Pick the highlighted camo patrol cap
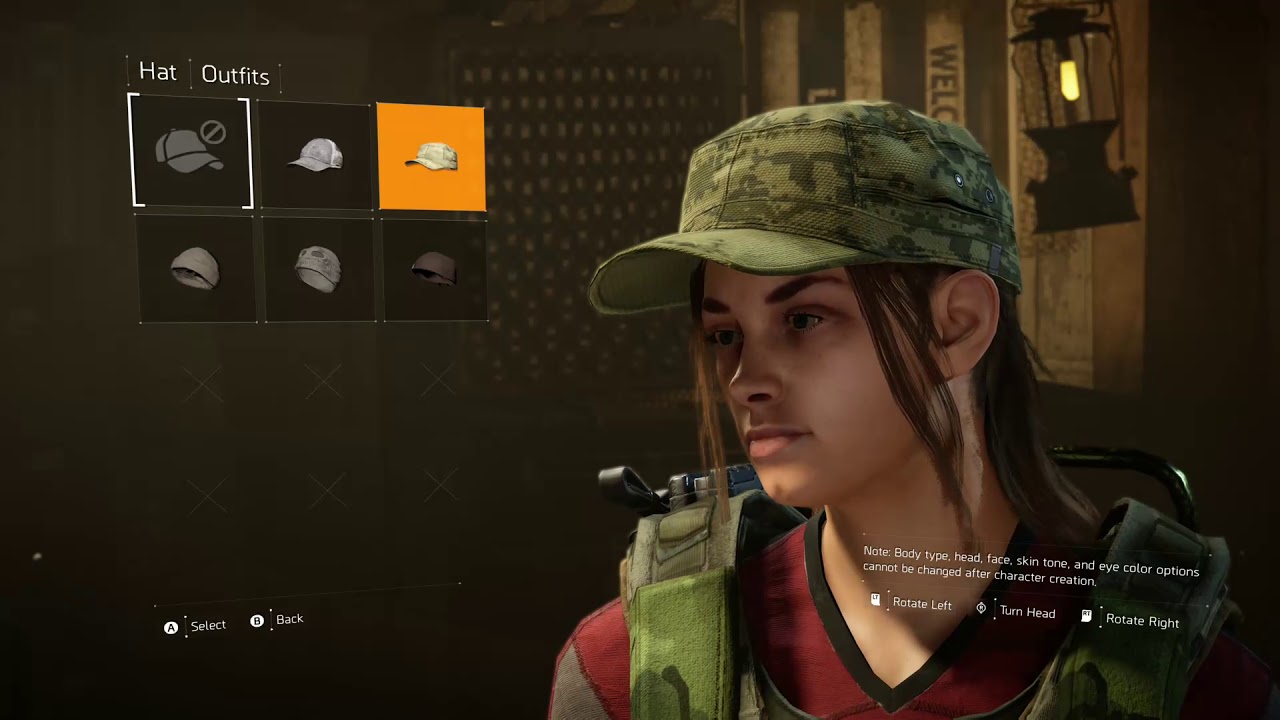The width and height of the screenshot is (1280, 720). [431, 157]
